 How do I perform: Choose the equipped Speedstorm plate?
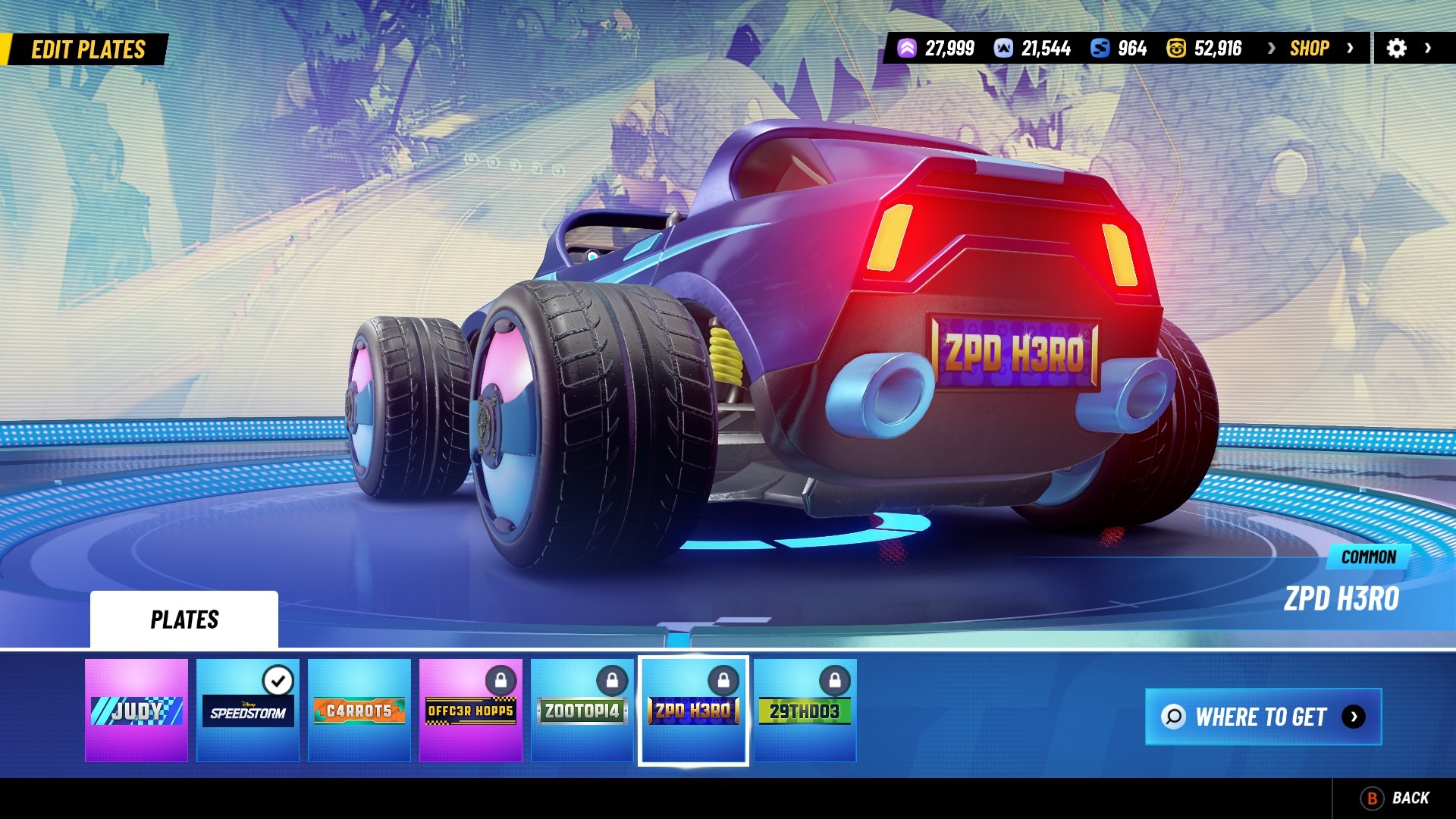tap(248, 710)
